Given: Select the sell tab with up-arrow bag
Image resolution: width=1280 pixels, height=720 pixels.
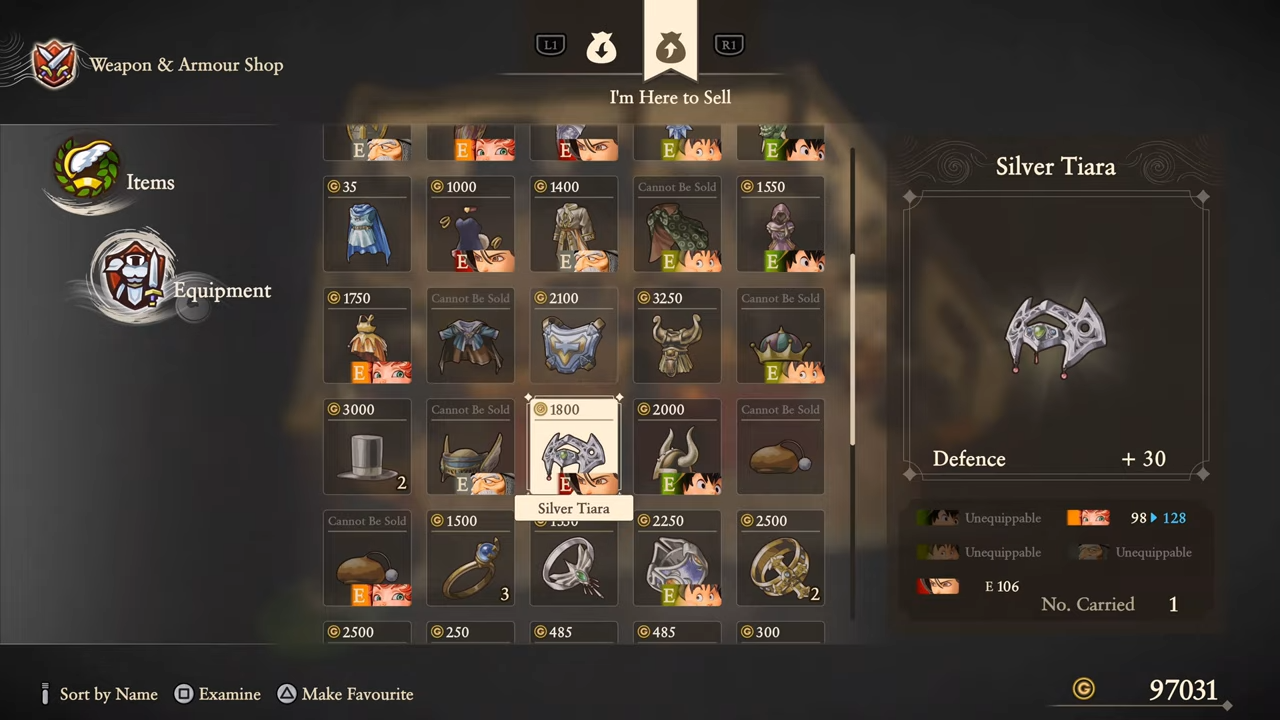Looking at the screenshot, I should [x=670, y=46].
